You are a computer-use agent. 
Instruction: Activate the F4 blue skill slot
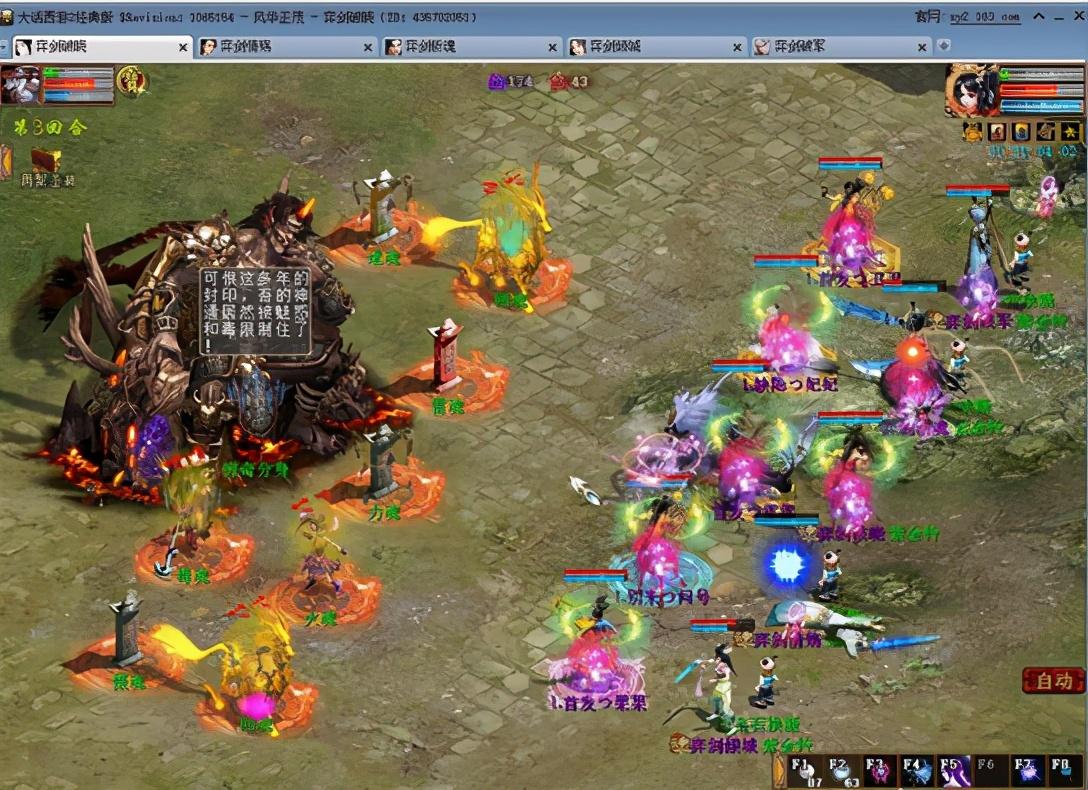916,771
